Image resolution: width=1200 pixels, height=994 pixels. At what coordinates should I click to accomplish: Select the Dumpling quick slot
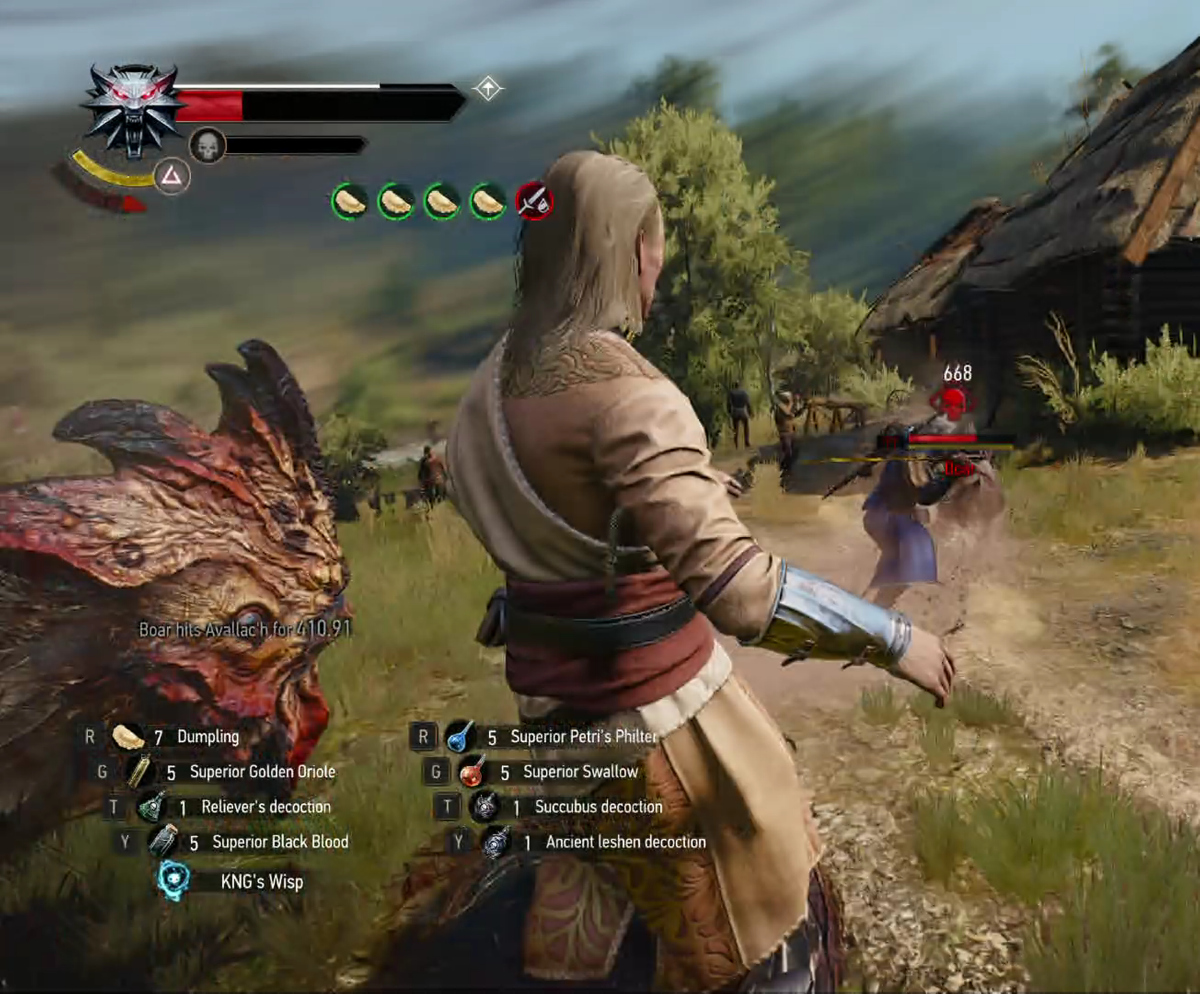pos(128,737)
